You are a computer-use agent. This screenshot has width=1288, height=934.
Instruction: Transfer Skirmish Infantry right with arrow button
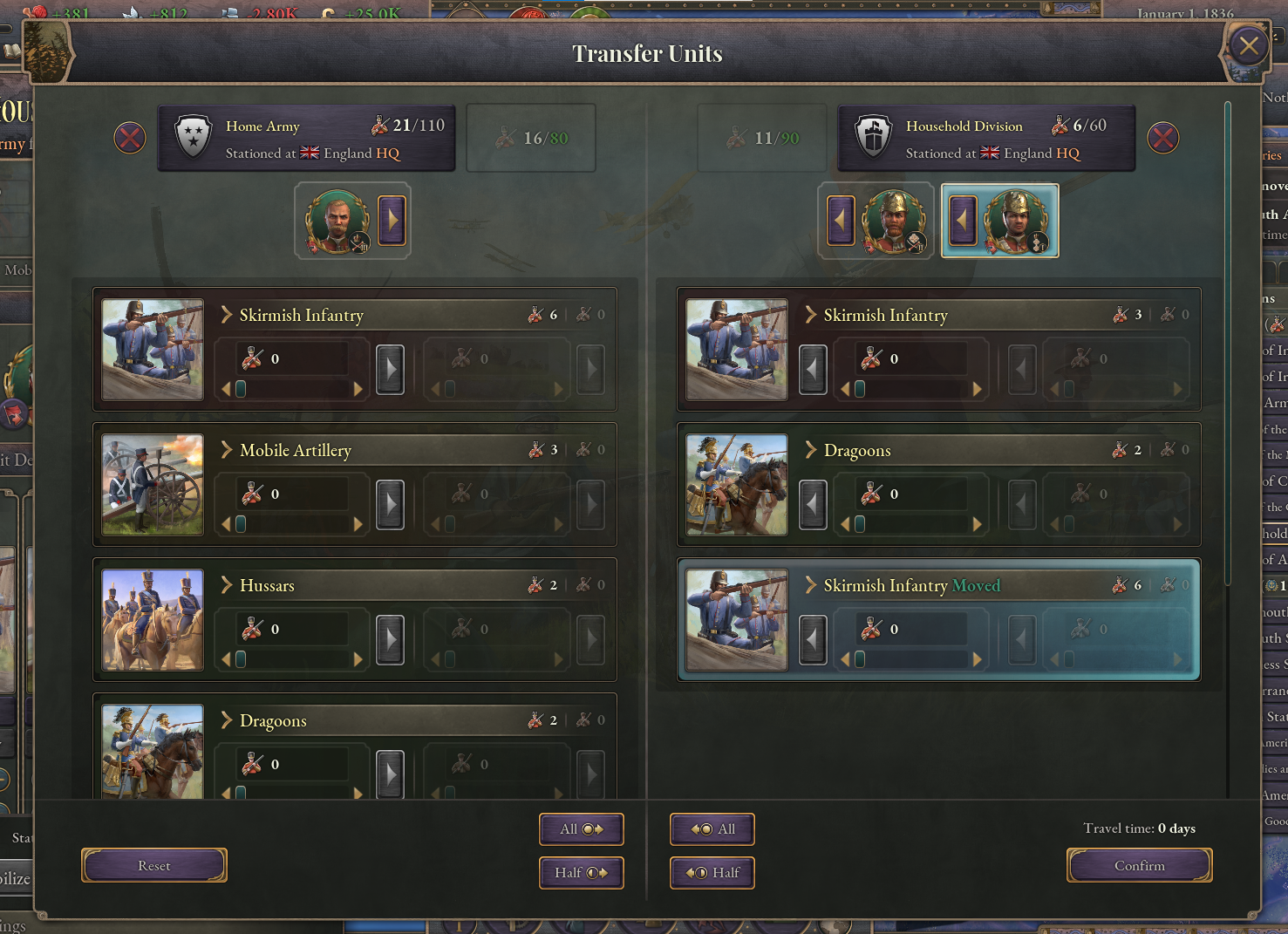[390, 368]
